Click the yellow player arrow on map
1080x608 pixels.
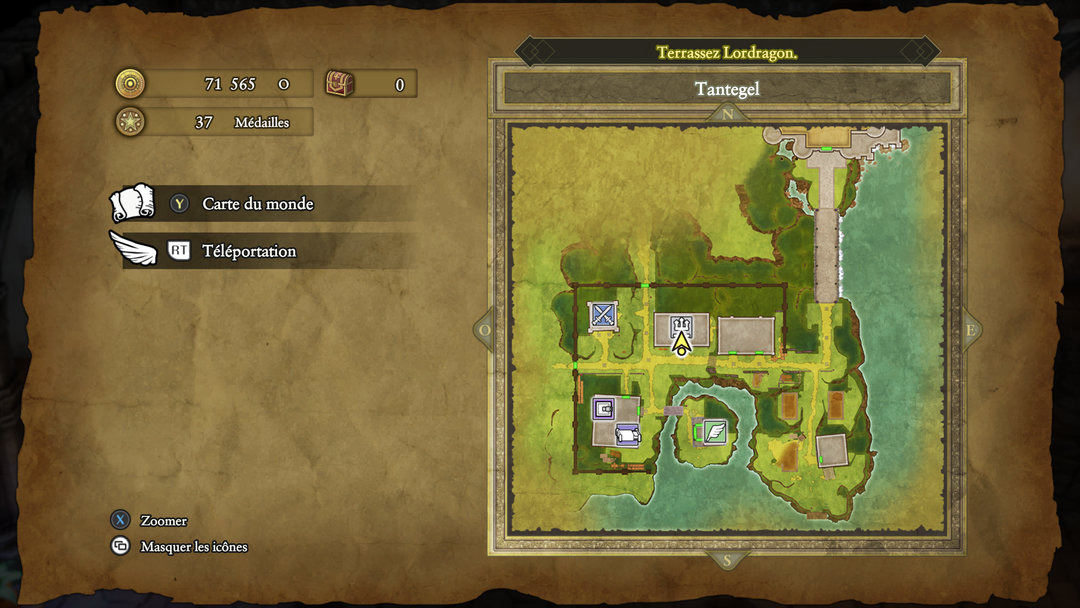pyautogui.click(x=681, y=344)
